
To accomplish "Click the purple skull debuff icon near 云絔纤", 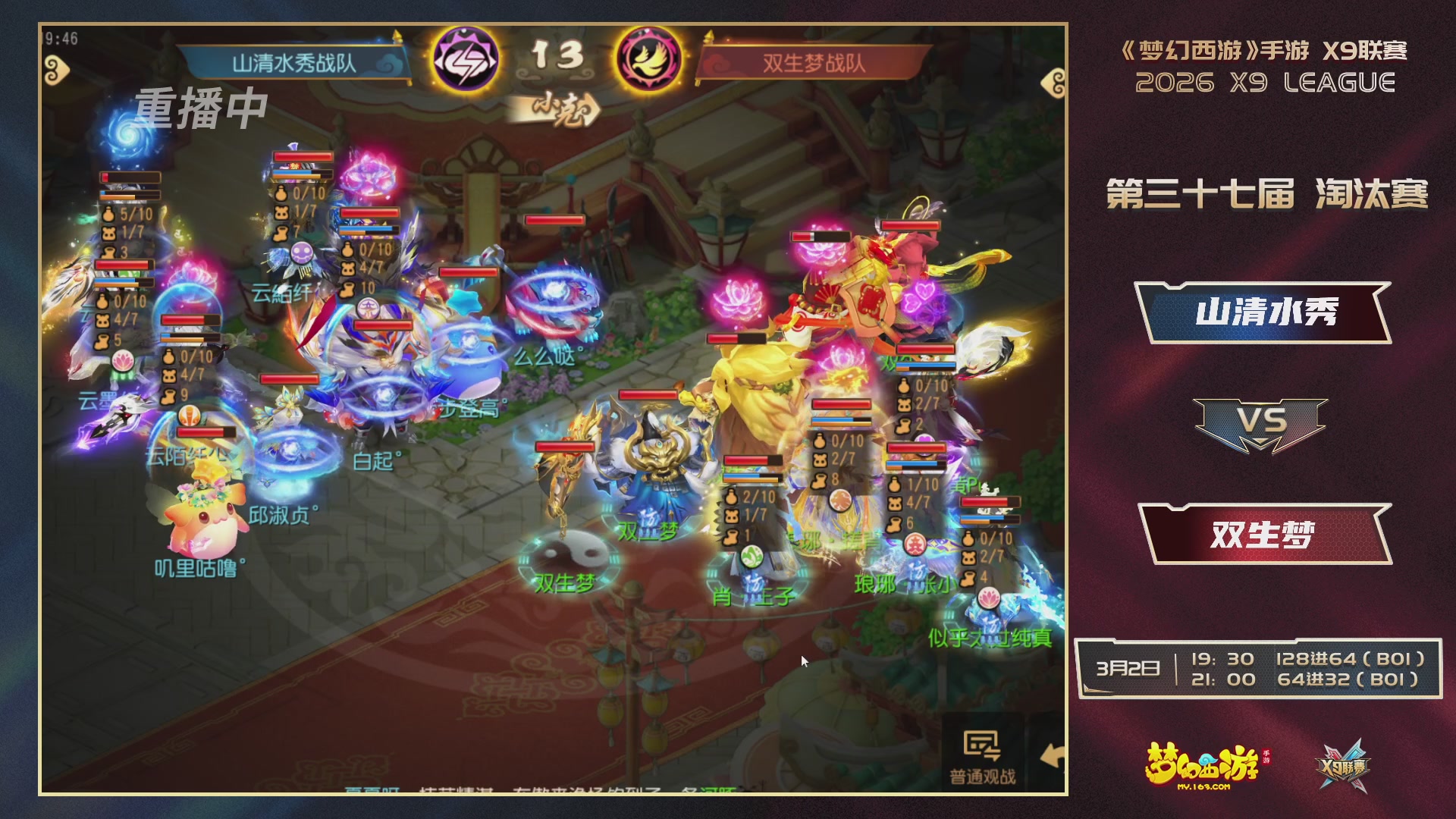I will click(303, 254).
